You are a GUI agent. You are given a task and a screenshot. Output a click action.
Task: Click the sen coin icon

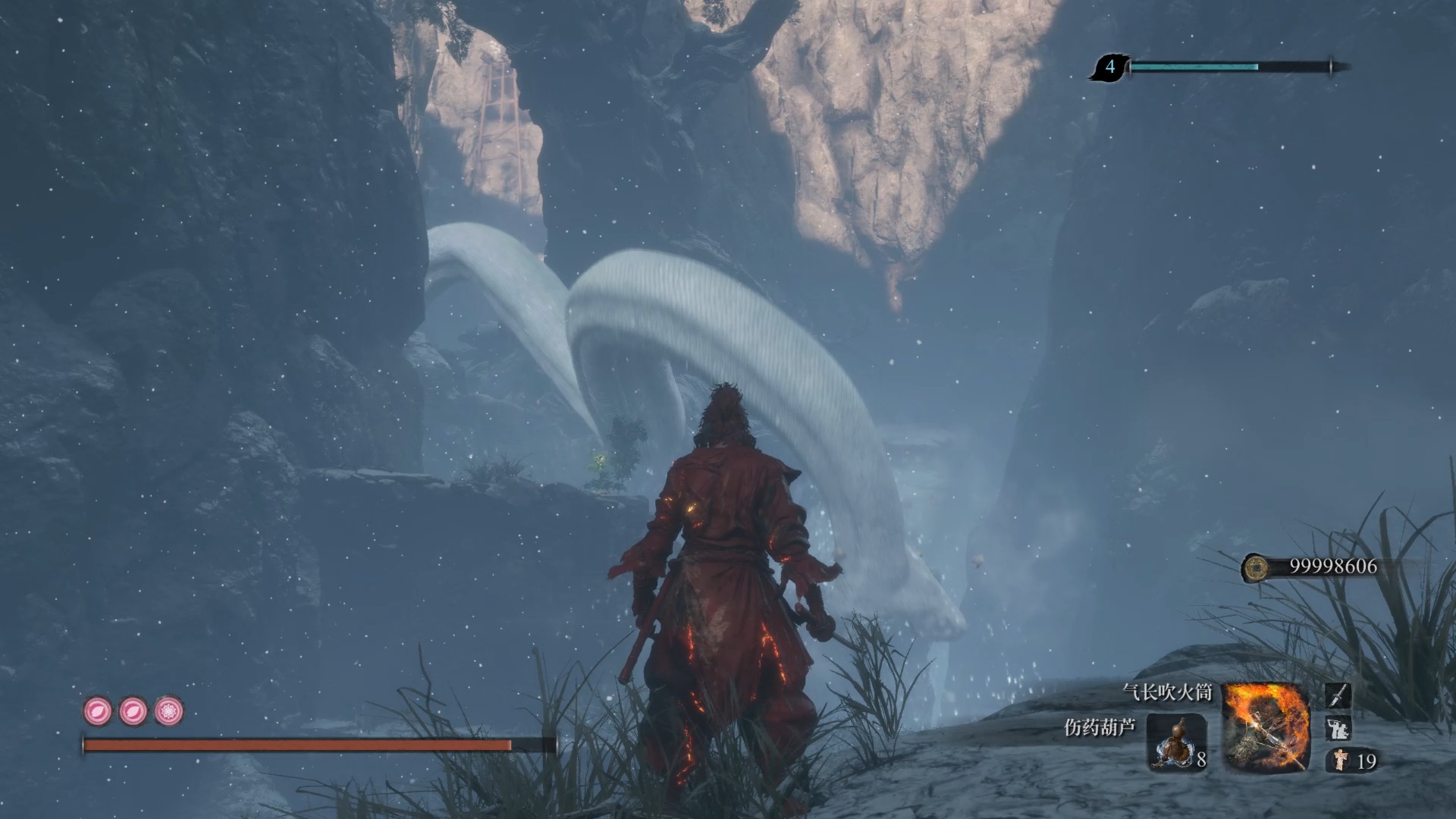pos(1257,567)
